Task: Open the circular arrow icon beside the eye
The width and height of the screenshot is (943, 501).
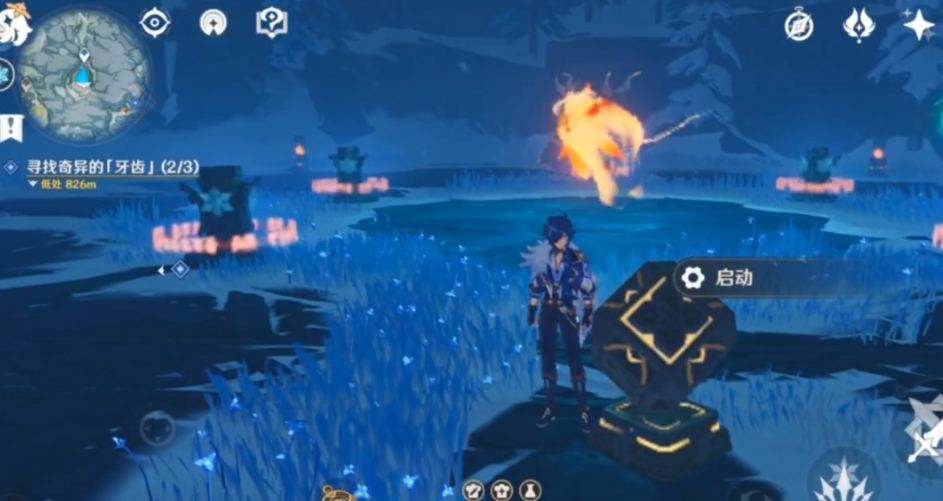Action: [x=213, y=23]
